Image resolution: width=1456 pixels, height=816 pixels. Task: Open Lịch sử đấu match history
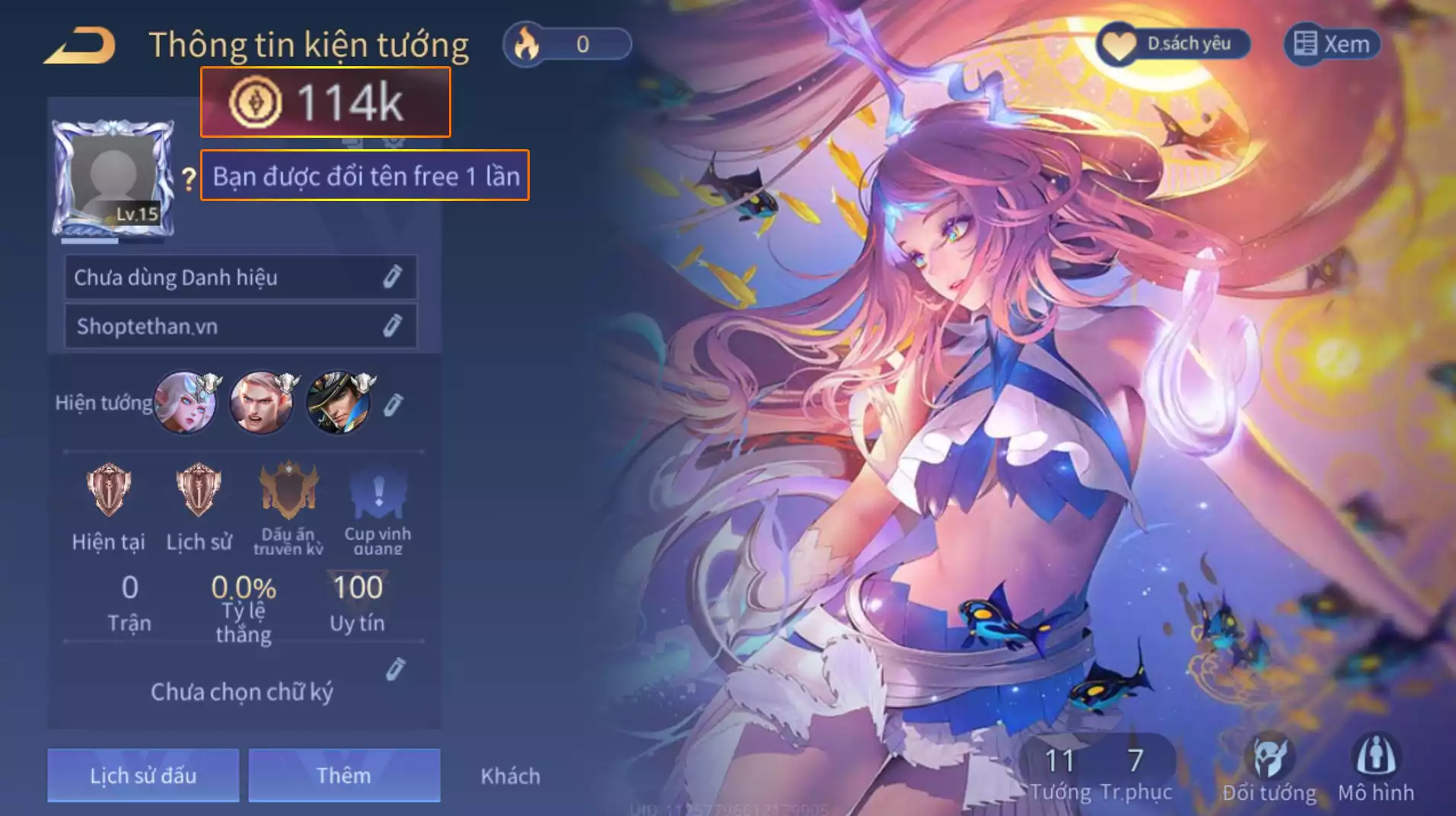[x=143, y=775]
